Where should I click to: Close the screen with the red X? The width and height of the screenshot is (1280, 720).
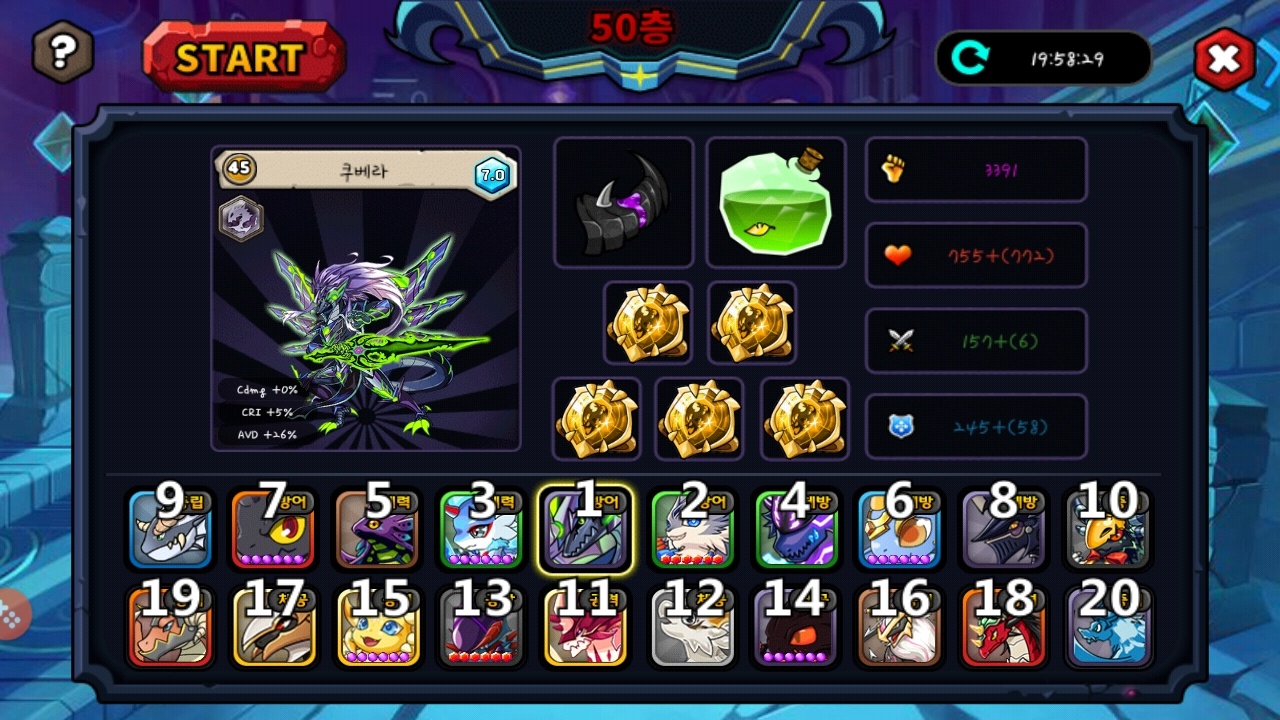pos(1224,60)
